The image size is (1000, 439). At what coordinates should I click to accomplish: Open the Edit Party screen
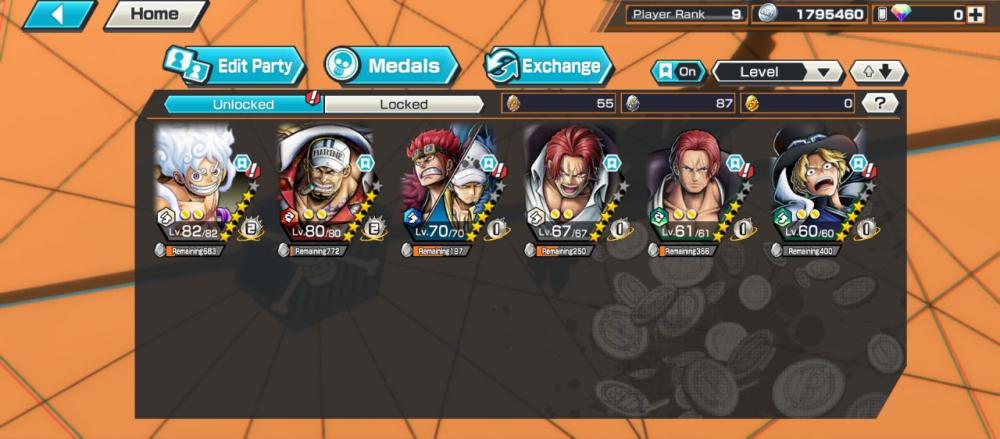tap(235, 67)
